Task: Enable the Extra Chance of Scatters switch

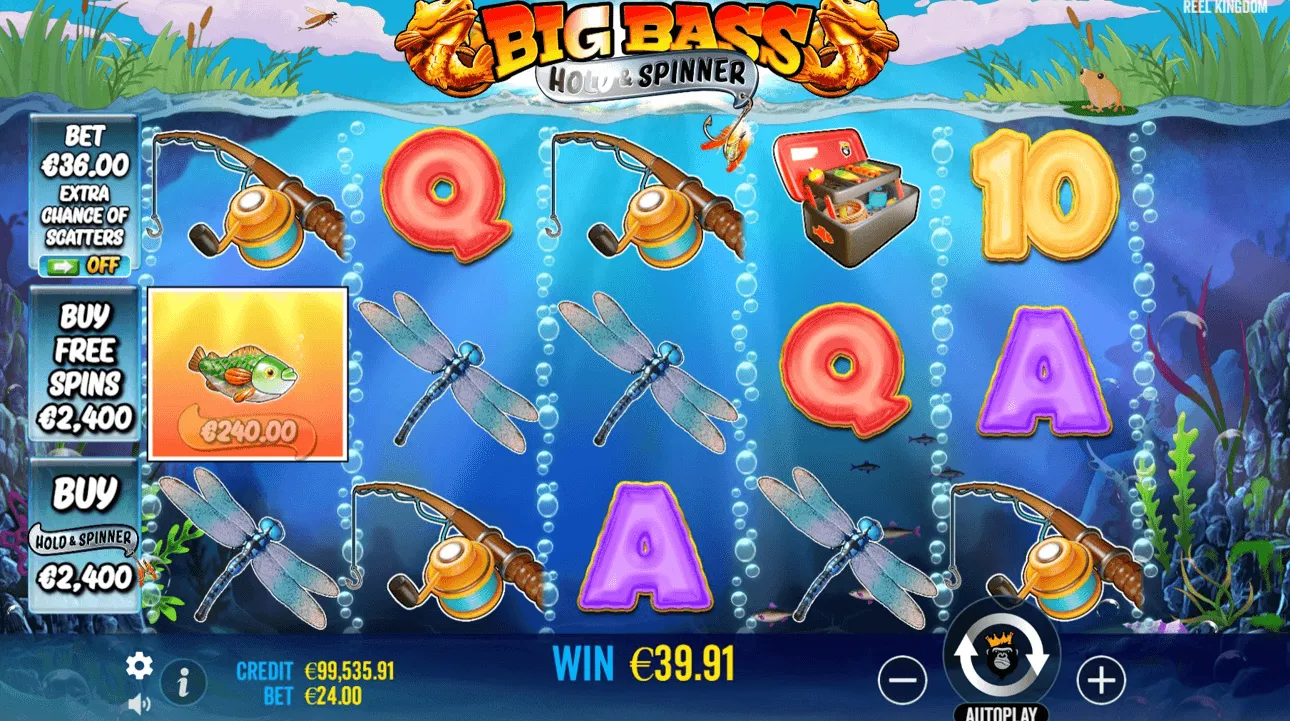Action: (83, 266)
